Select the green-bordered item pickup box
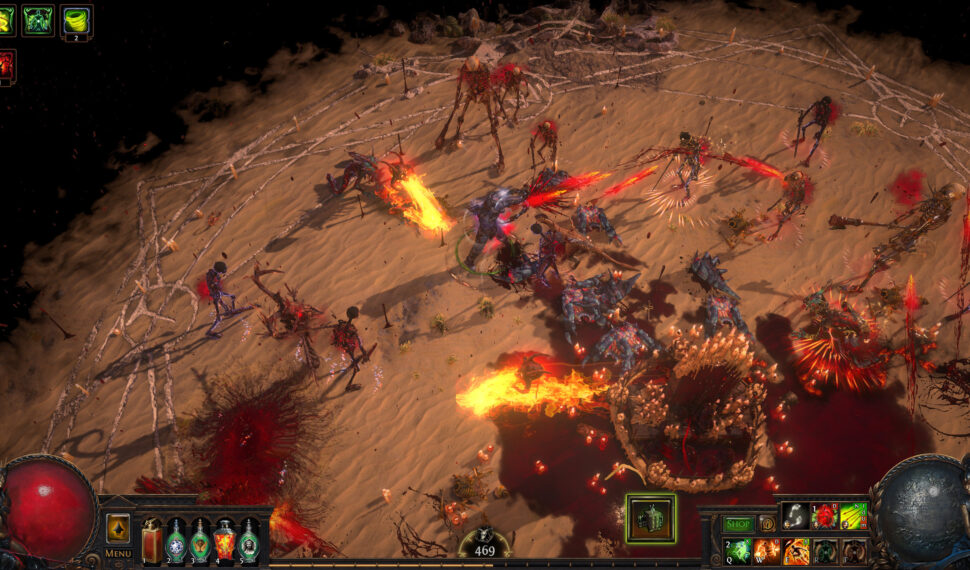This screenshot has width=970, height=570. (x=651, y=519)
